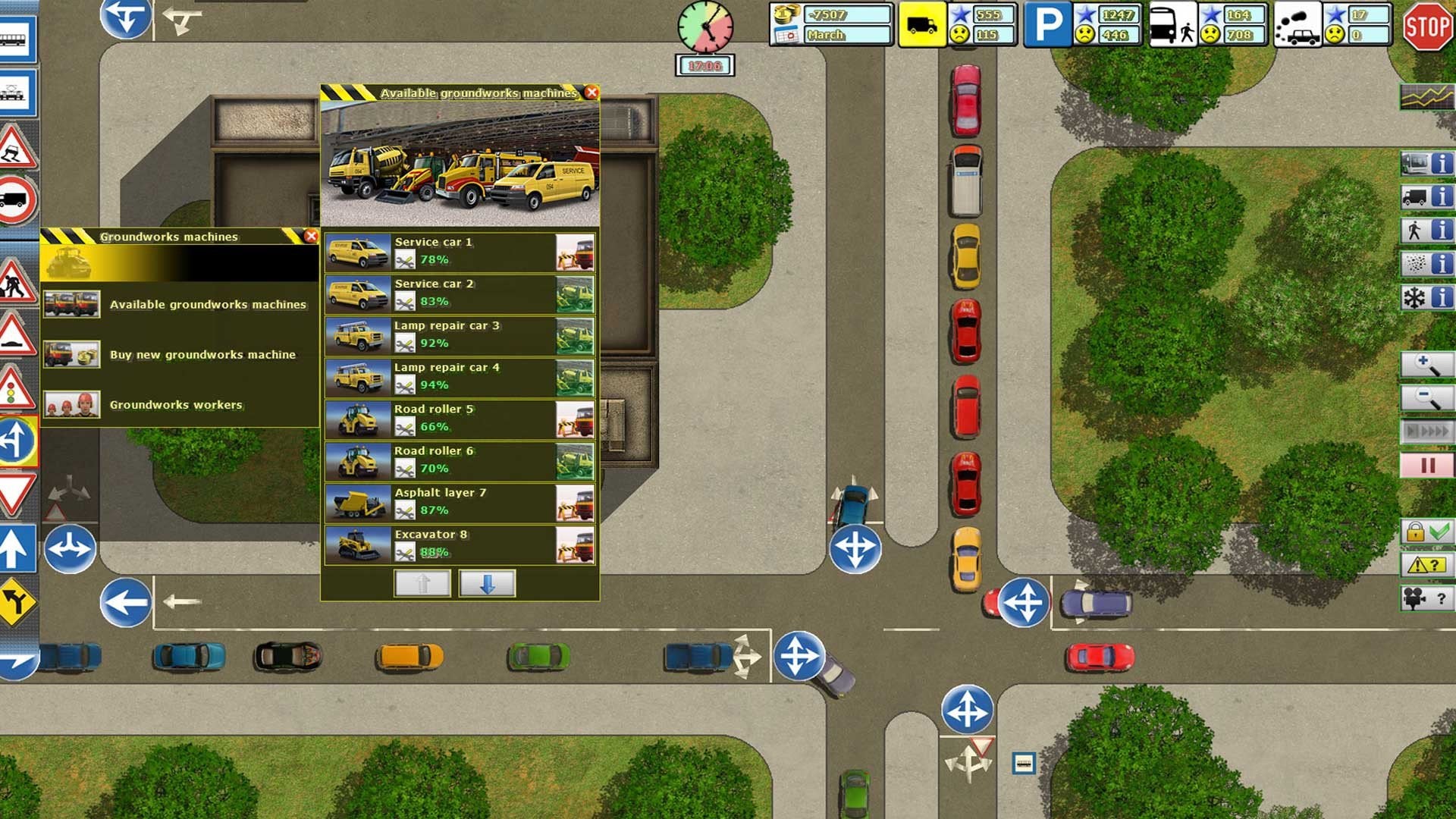
Task: Pause the game with pink pause button
Action: [x=1426, y=465]
